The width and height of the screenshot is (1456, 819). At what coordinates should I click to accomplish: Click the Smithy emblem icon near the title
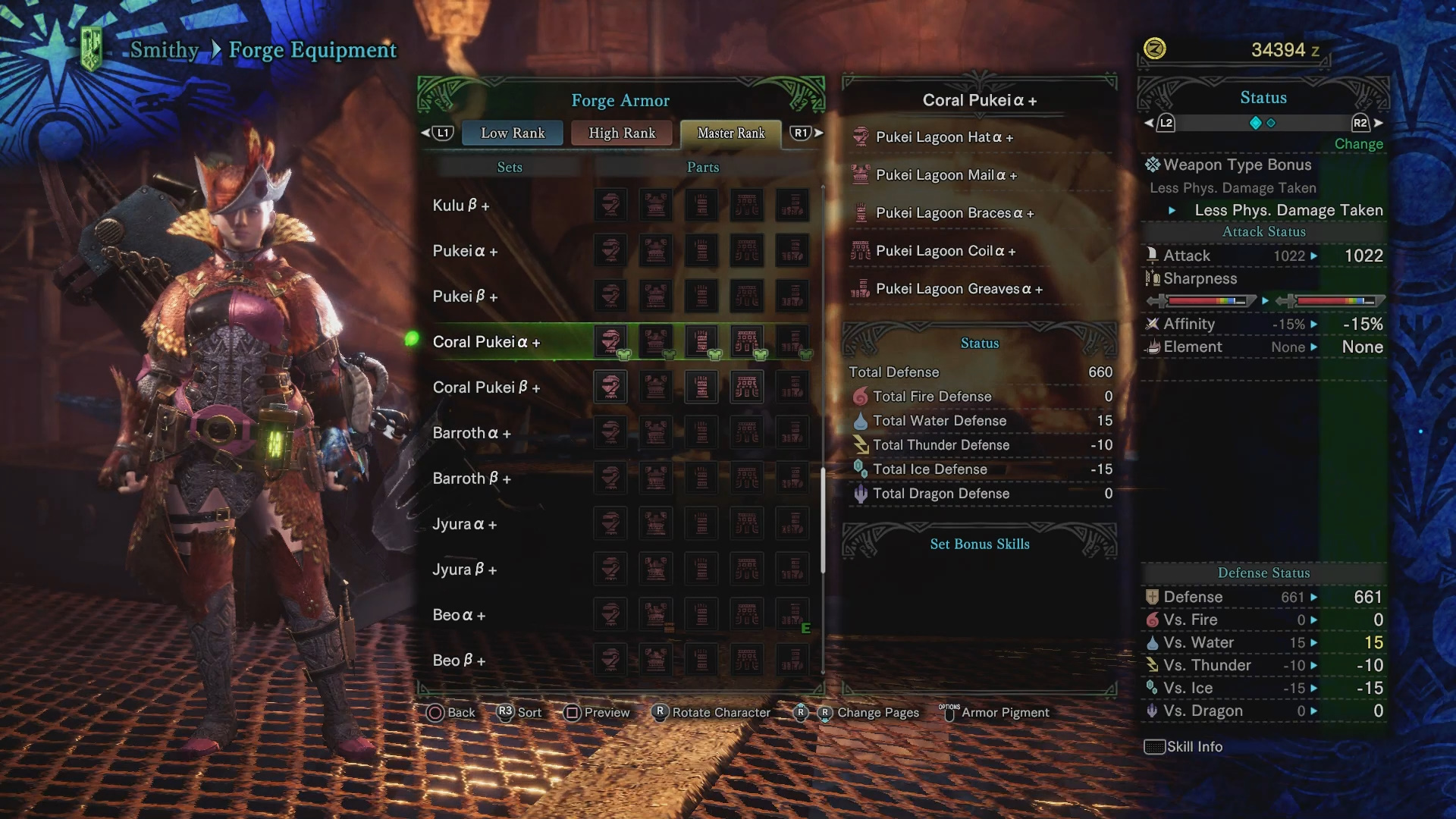click(93, 45)
